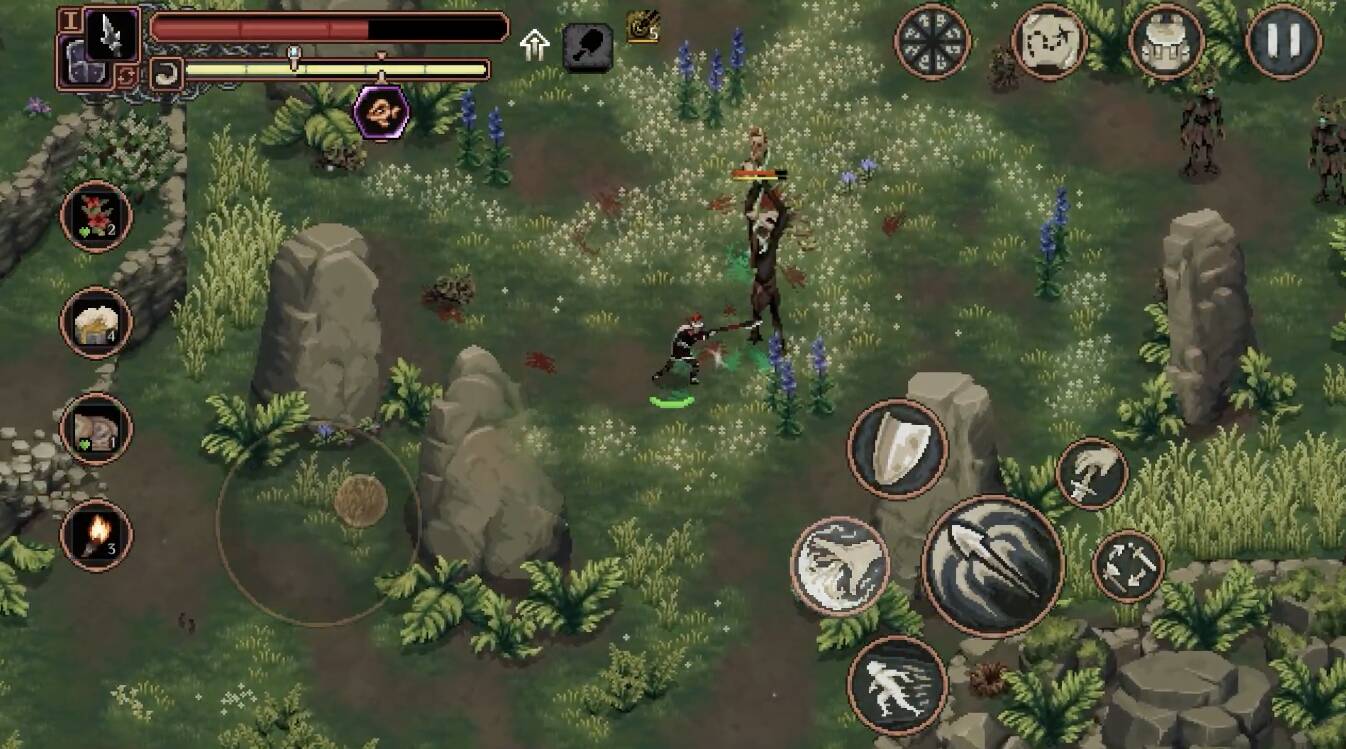Viewport: 1346px width, 749px height.
Task: Tap the hand-and-sword interact button
Action: 1092,473
